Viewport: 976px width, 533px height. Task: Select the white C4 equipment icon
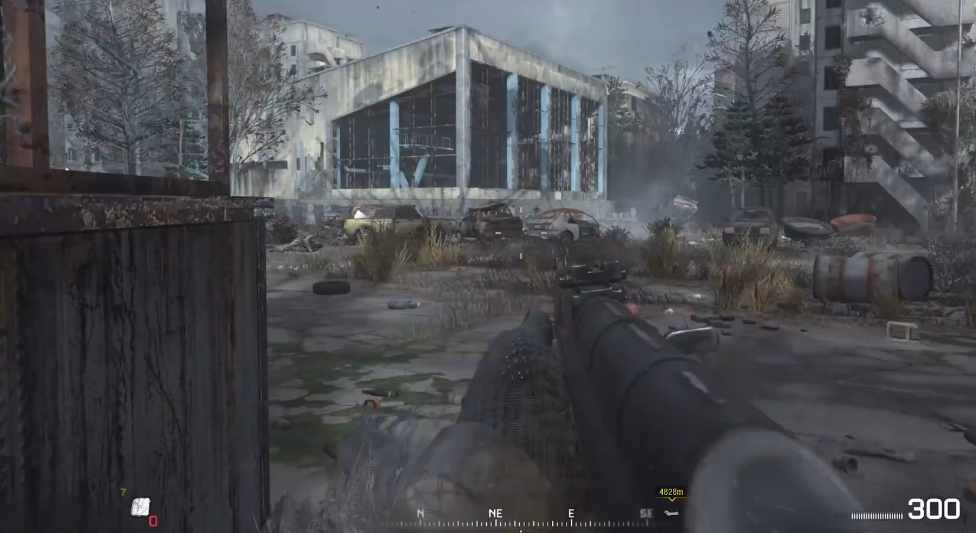coord(141,507)
